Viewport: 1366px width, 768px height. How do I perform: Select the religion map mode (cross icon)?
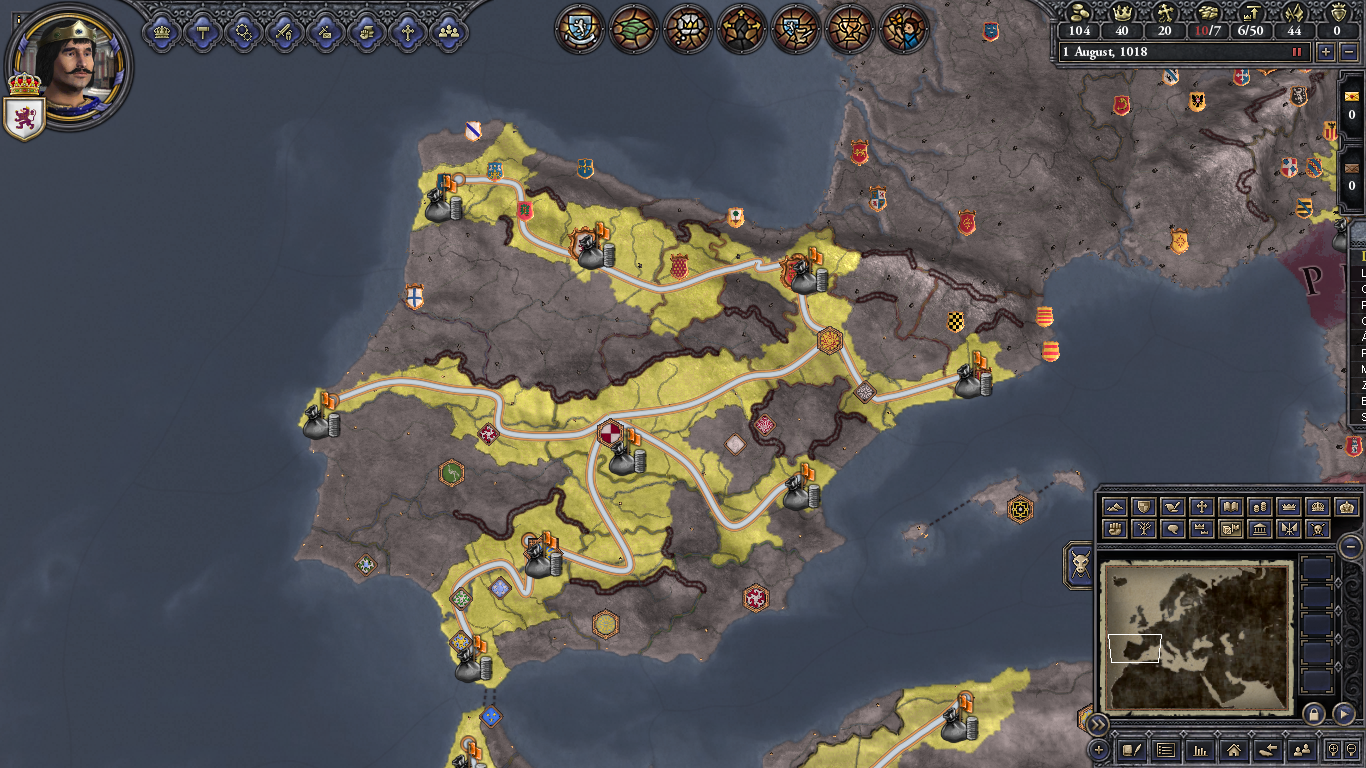1201,507
